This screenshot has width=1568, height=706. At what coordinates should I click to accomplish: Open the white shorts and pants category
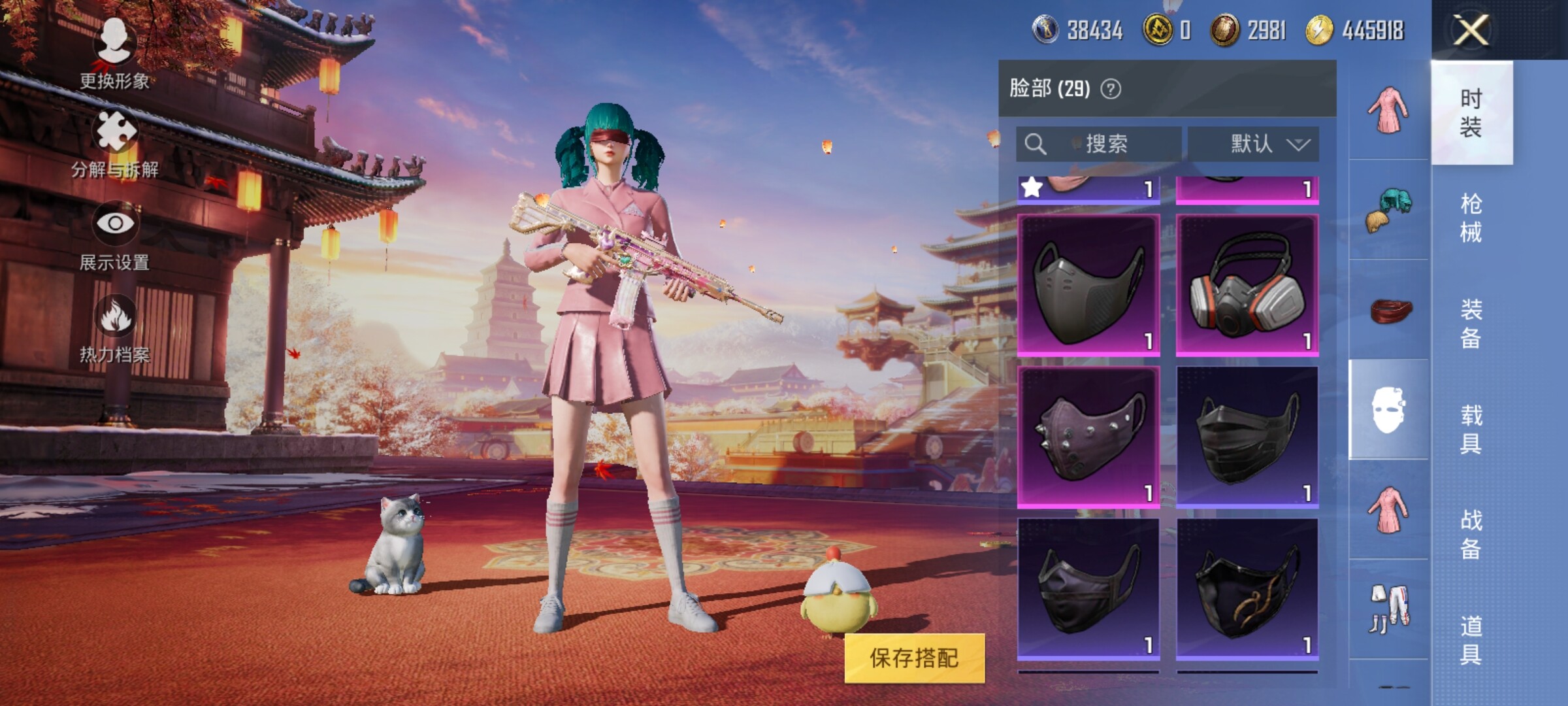[x=1388, y=609]
